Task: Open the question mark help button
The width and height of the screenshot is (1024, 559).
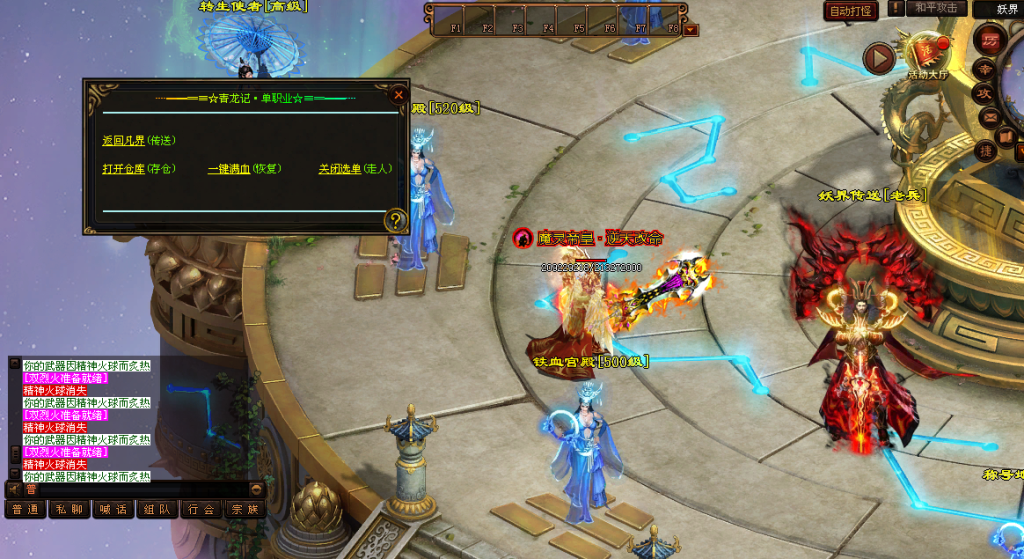Action: 396,220
